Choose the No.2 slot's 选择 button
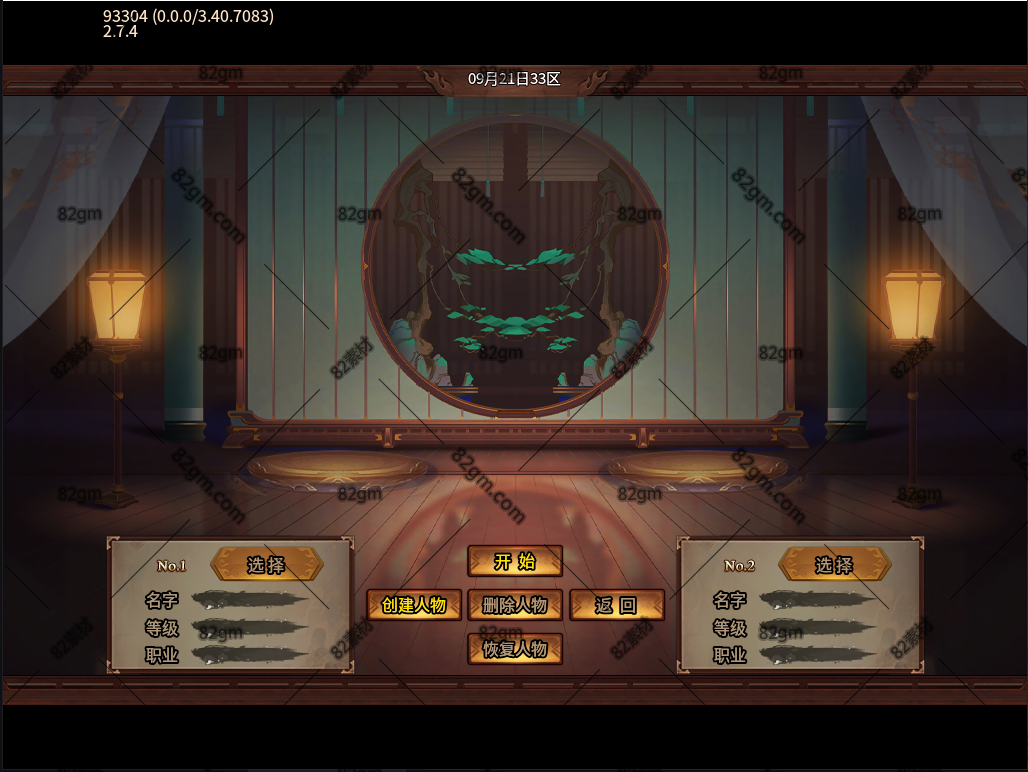 tap(834, 565)
